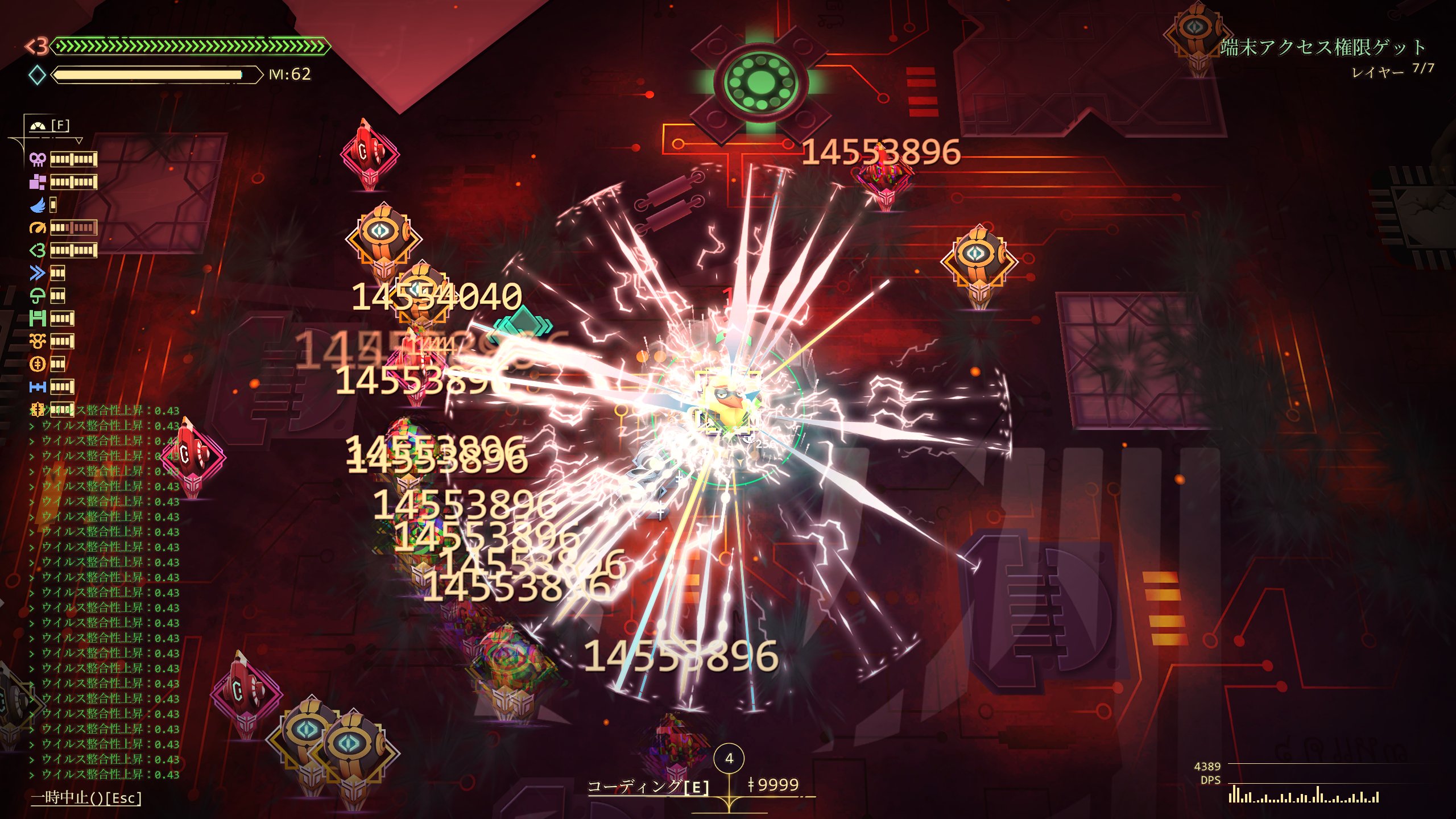Select the orange curly ornament upgrade icon
This screenshot has width=1456, height=819.
pyautogui.click(x=38, y=341)
